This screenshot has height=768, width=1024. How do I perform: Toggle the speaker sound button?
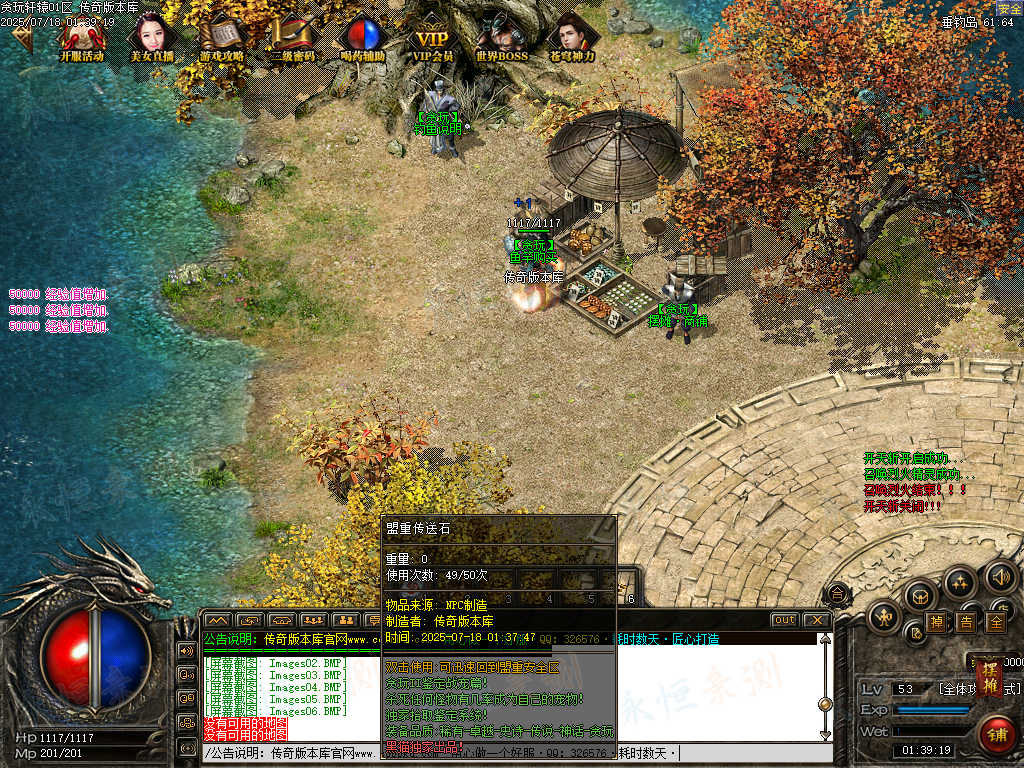(1000, 577)
